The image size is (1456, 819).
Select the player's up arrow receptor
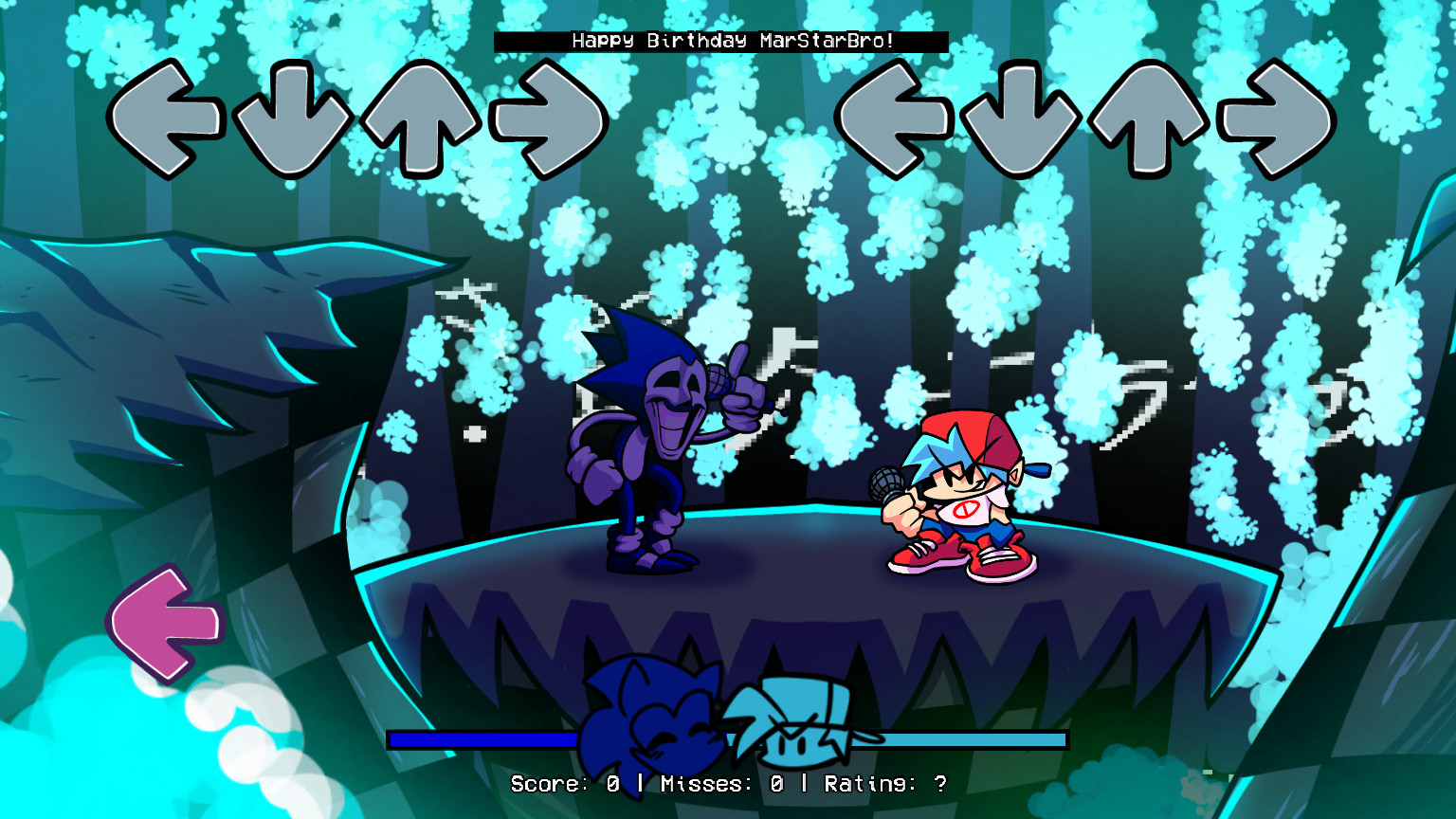(1149, 118)
